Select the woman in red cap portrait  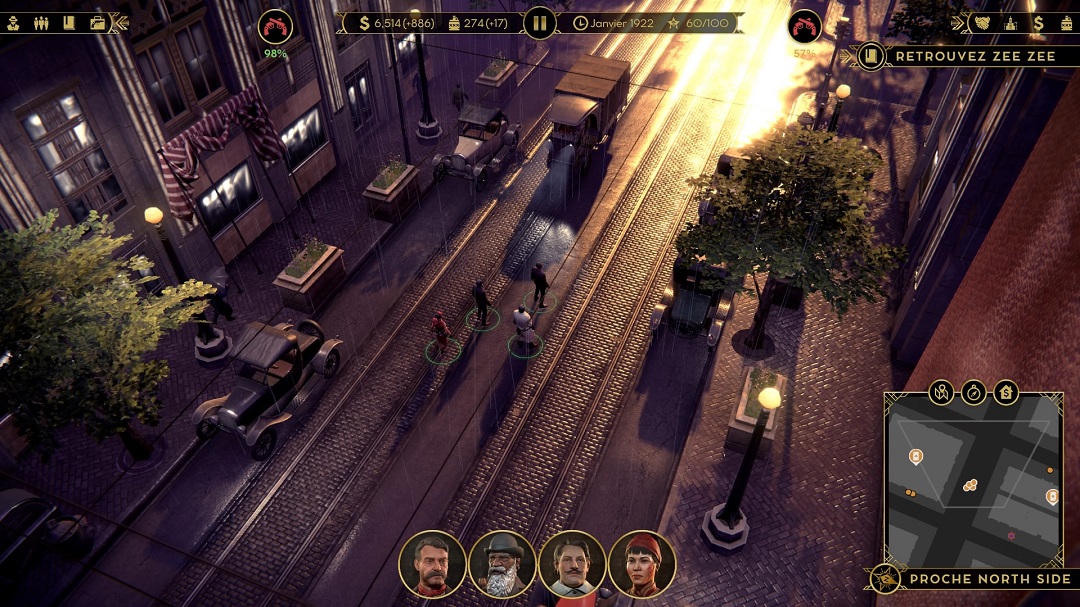[x=642, y=564]
